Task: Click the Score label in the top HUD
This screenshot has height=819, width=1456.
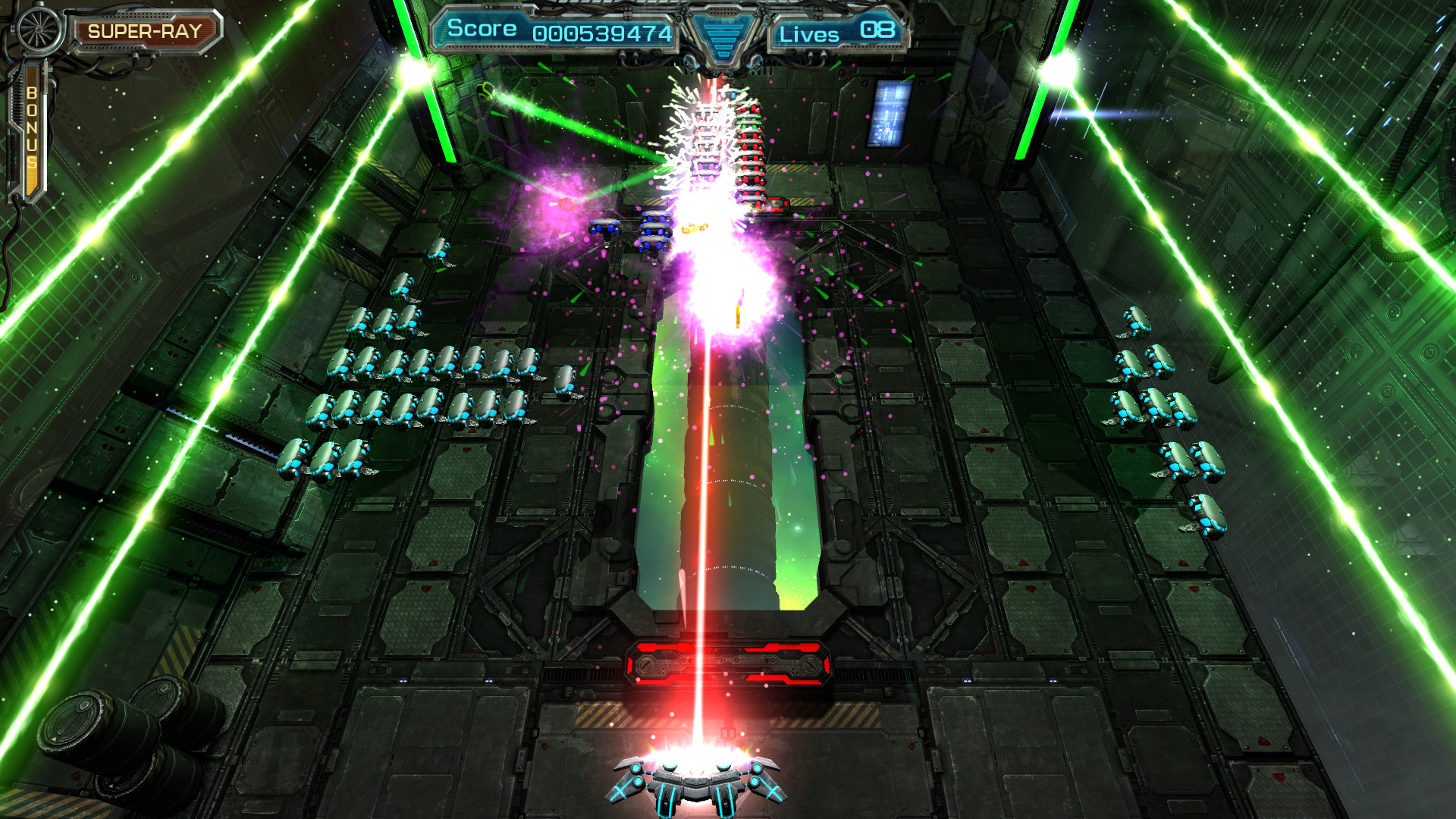Action: [x=483, y=29]
